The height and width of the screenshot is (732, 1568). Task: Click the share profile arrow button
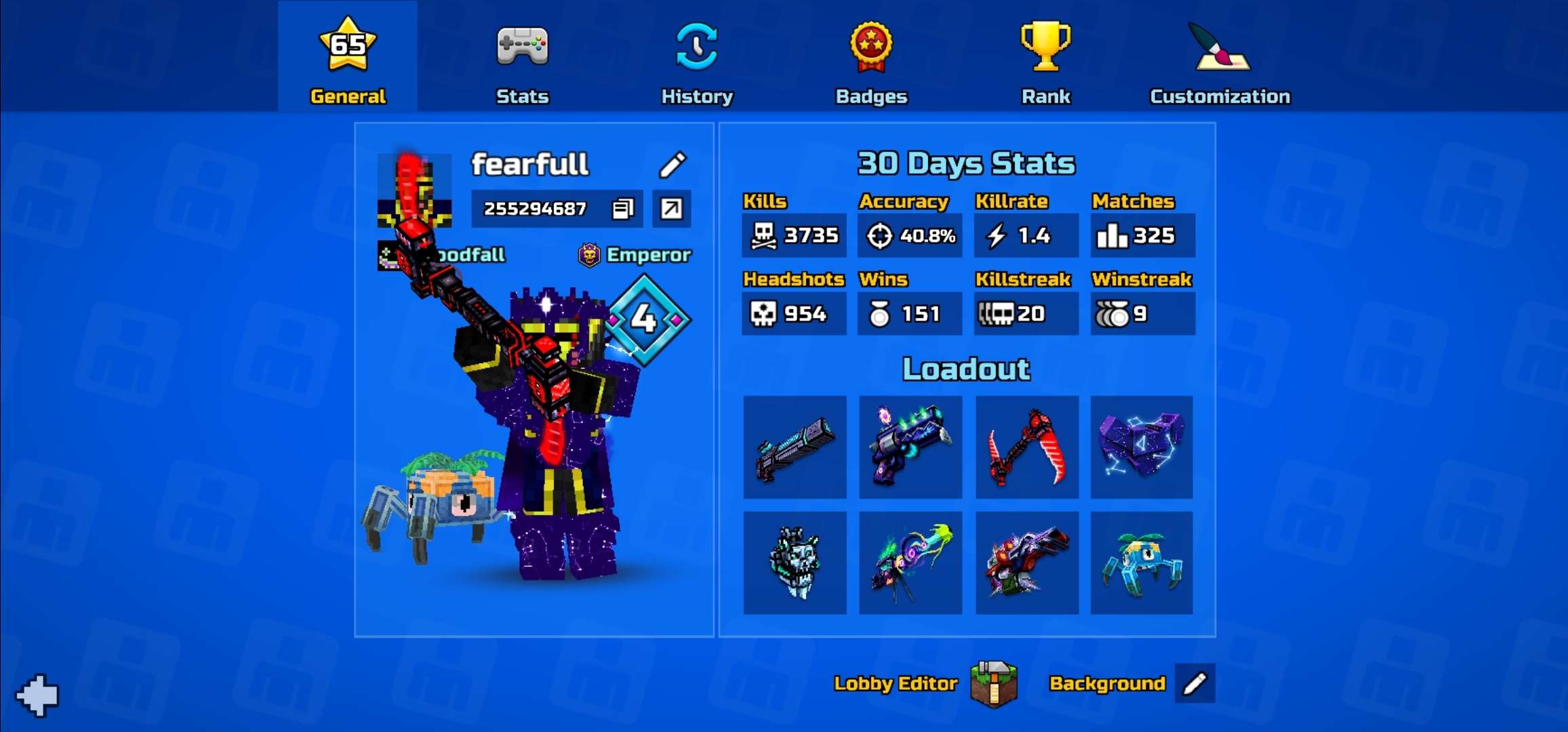(671, 209)
